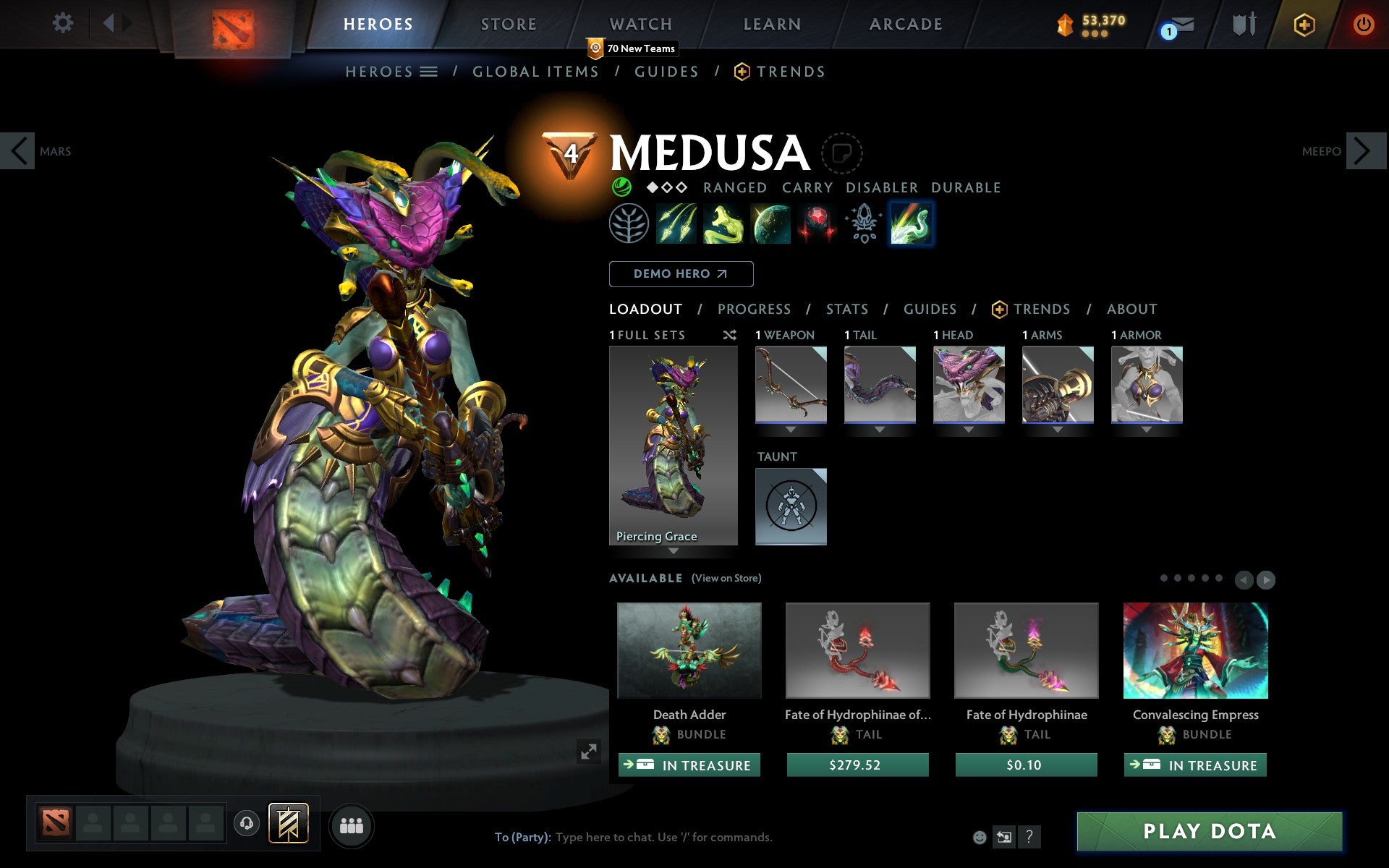The image size is (1389, 868).
Task: Open the Watch menu item
Action: click(x=640, y=24)
